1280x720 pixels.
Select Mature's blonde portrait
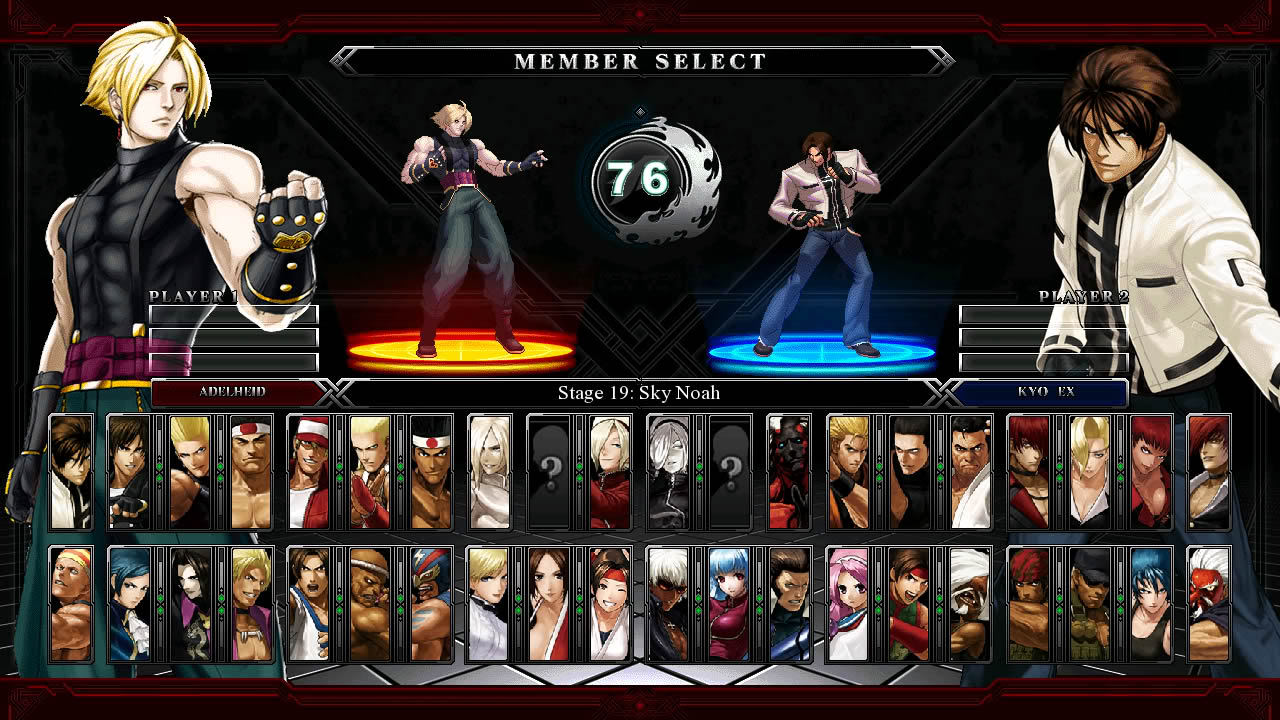coord(1090,472)
